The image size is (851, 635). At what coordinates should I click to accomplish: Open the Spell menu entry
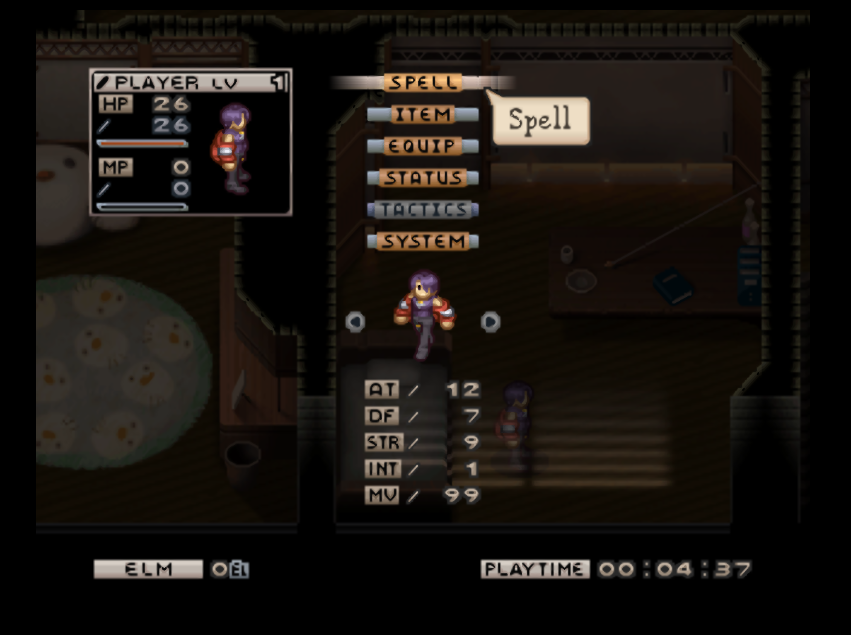tap(423, 83)
